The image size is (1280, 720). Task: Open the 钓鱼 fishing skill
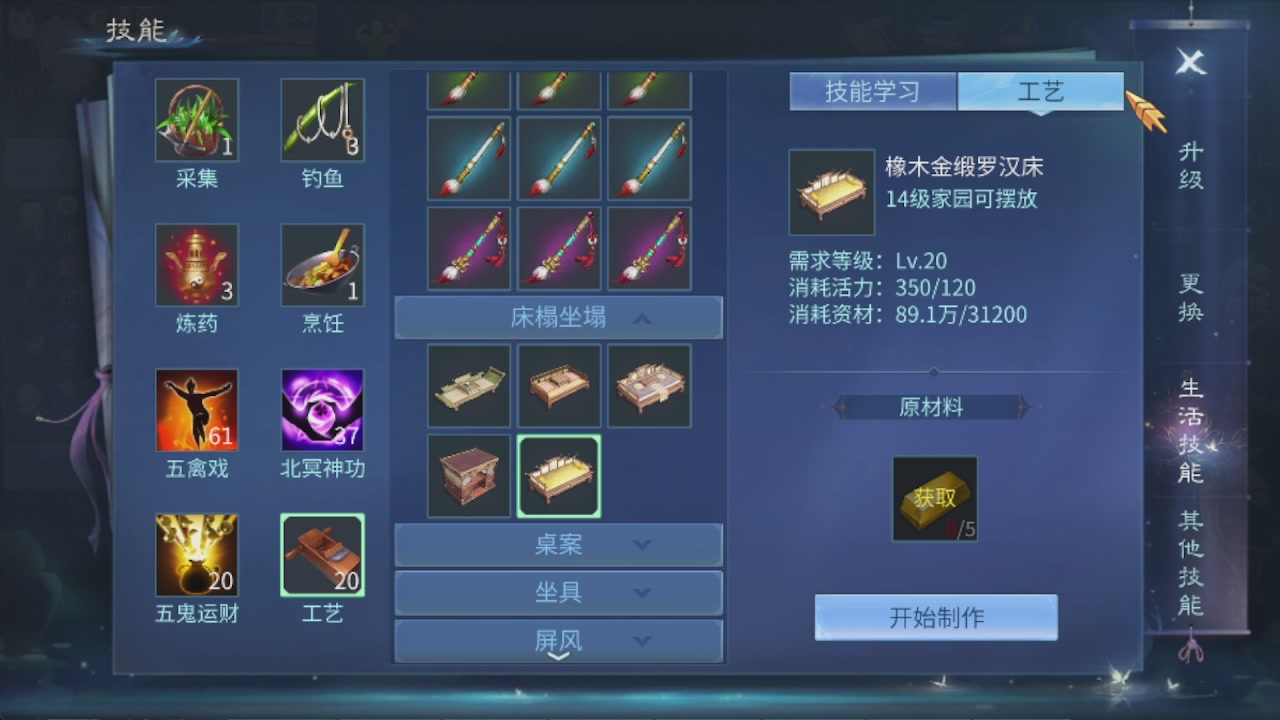(322, 120)
